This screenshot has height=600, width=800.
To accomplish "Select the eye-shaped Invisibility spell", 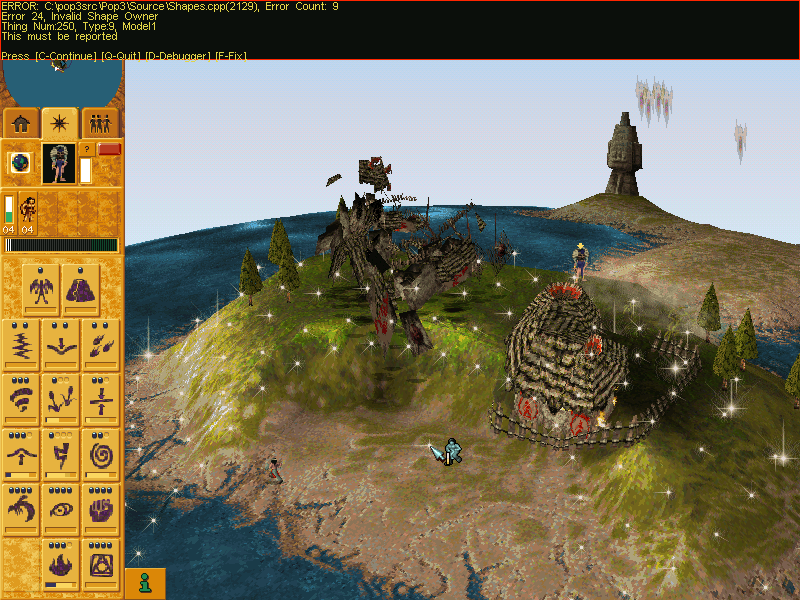I will coord(61,511).
